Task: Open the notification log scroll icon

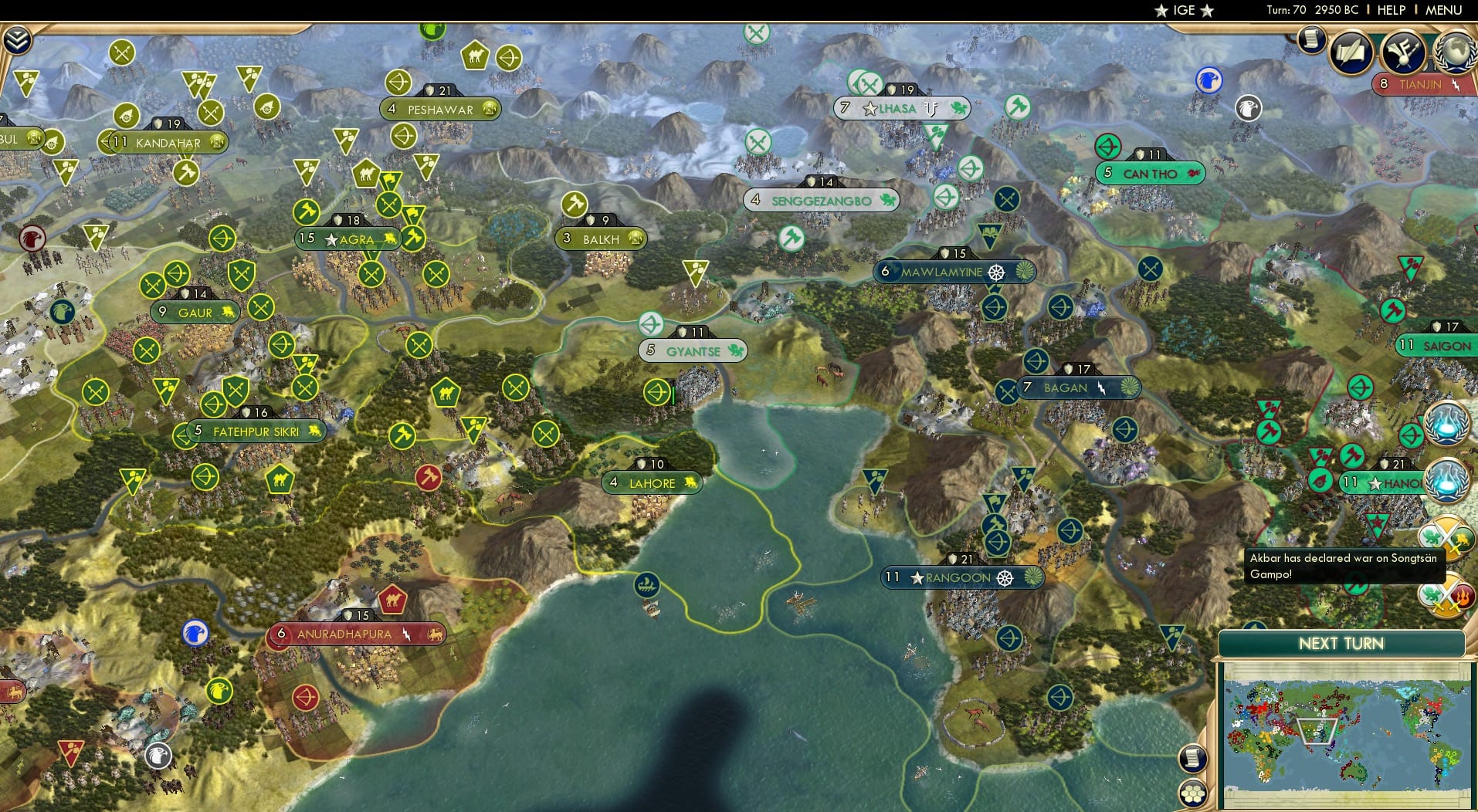Action: point(1311,44)
